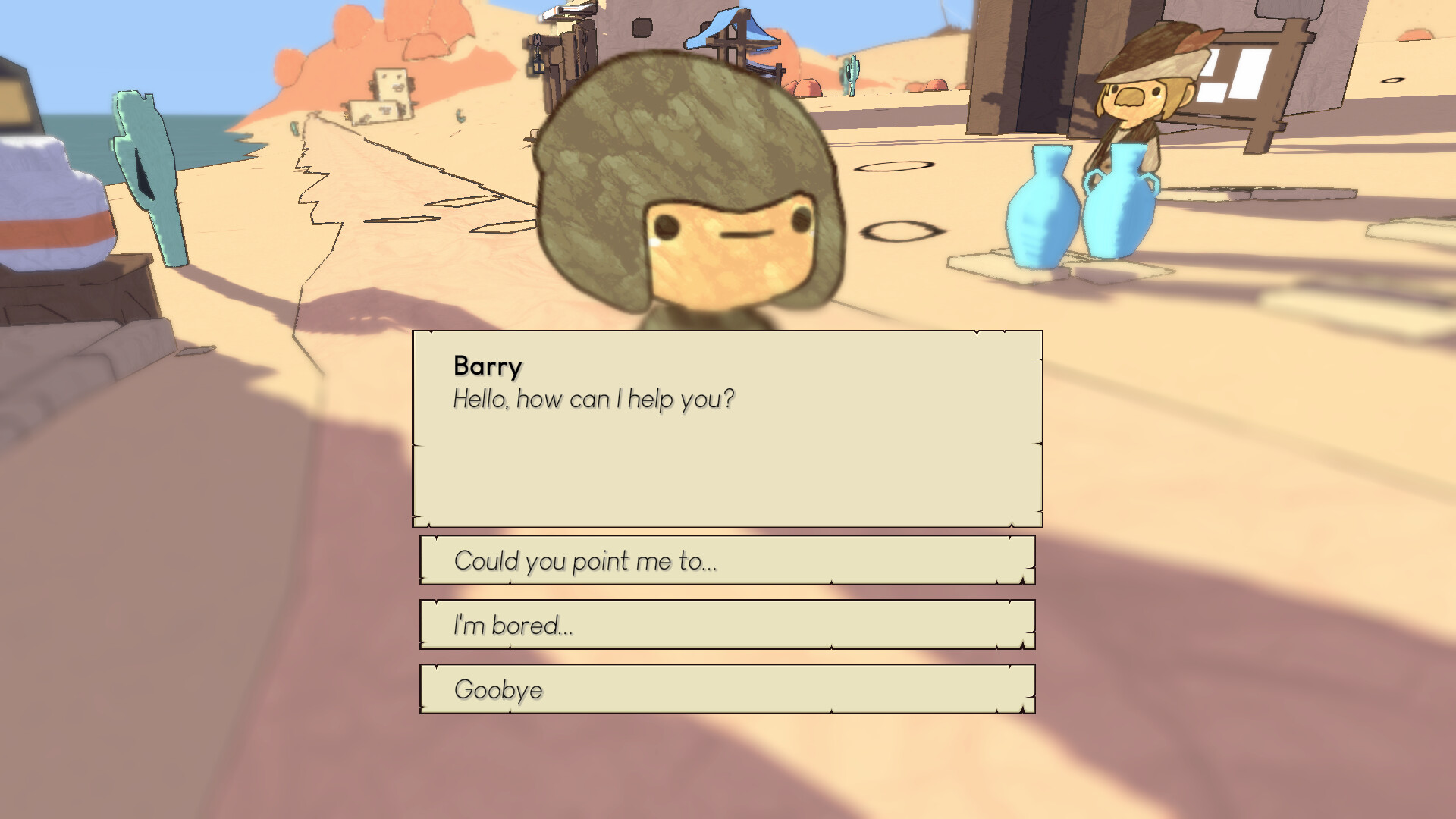1456x819 pixels.
Task: Click the name "Barry" in the dialogue box
Action: click(486, 367)
